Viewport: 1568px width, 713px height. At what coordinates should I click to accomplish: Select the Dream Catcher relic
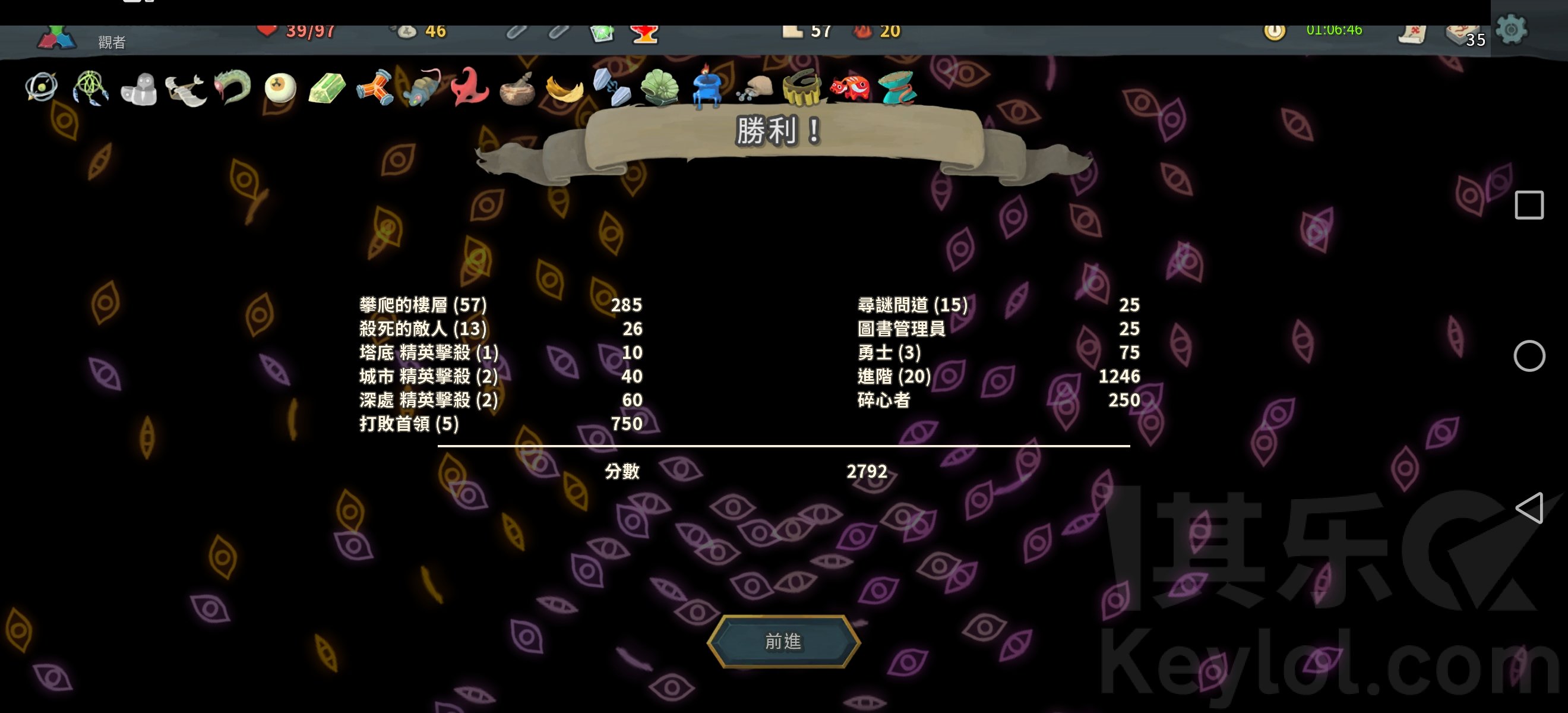pos(91,88)
